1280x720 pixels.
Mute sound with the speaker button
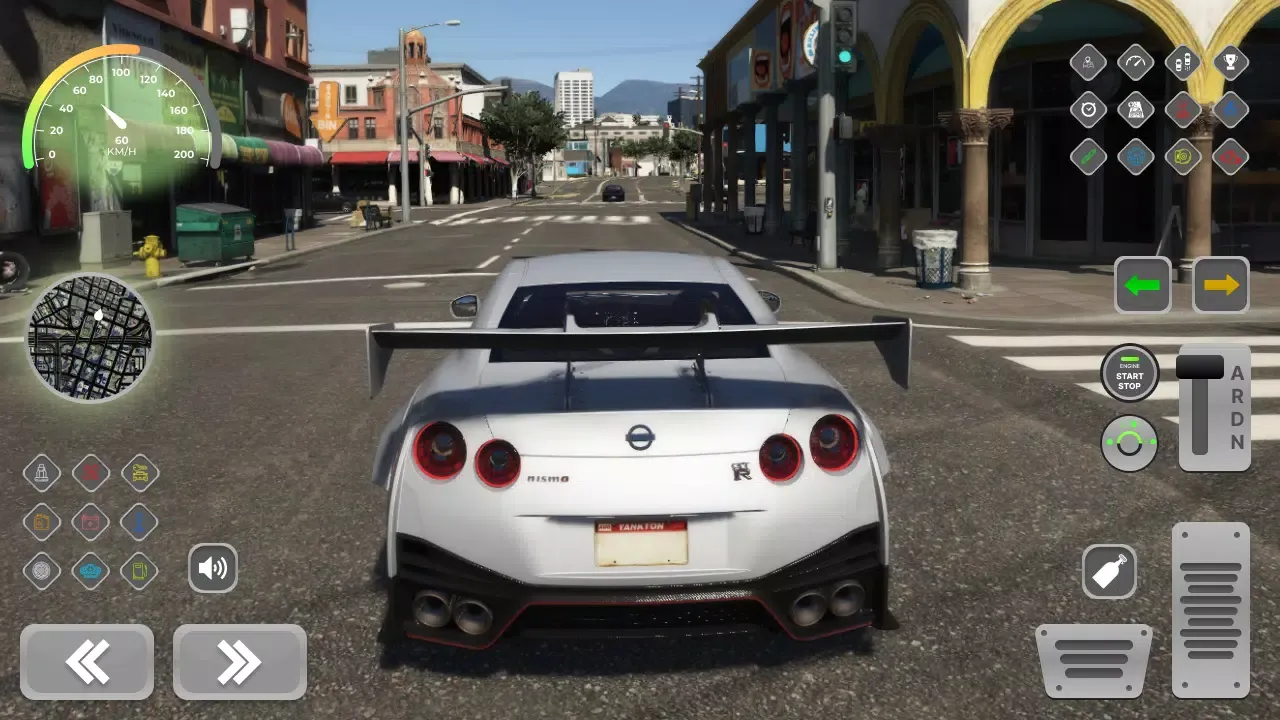tap(213, 568)
